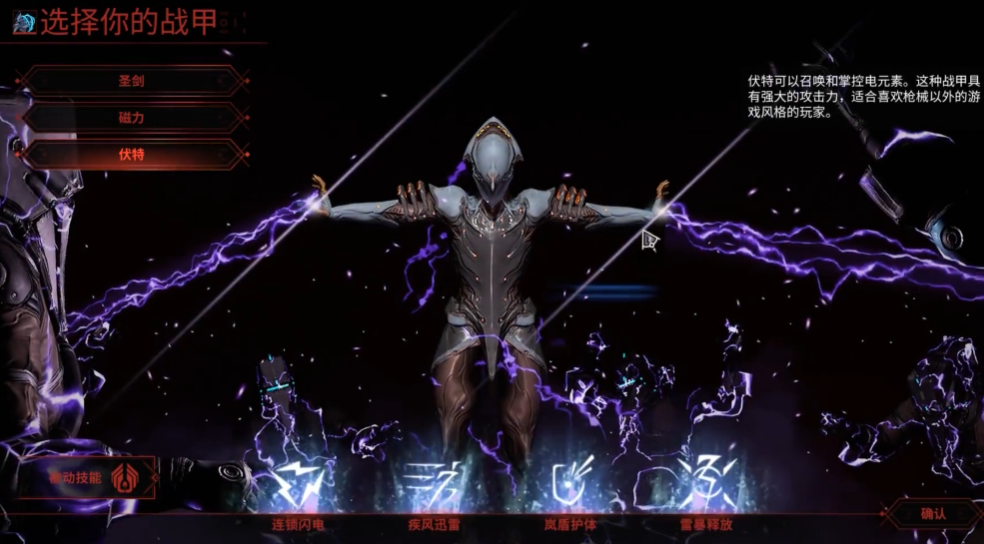This screenshot has height=544, width=984.
Task: Show the 被动技能 passive skill
Action: click(88, 478)
